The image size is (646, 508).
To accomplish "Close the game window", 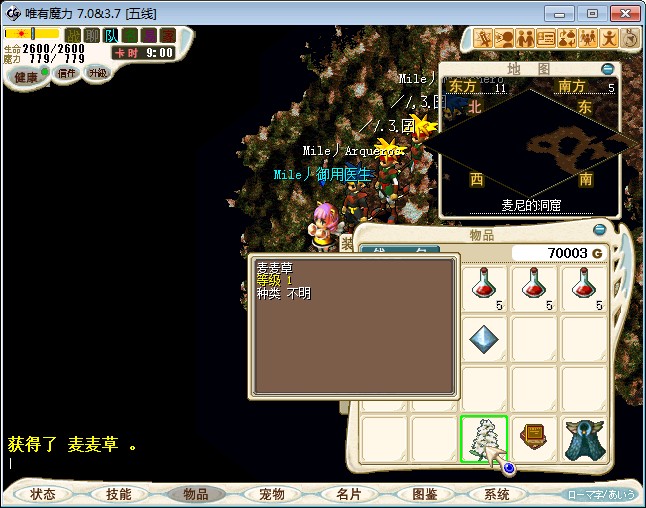I will click(x=620, y=13).
